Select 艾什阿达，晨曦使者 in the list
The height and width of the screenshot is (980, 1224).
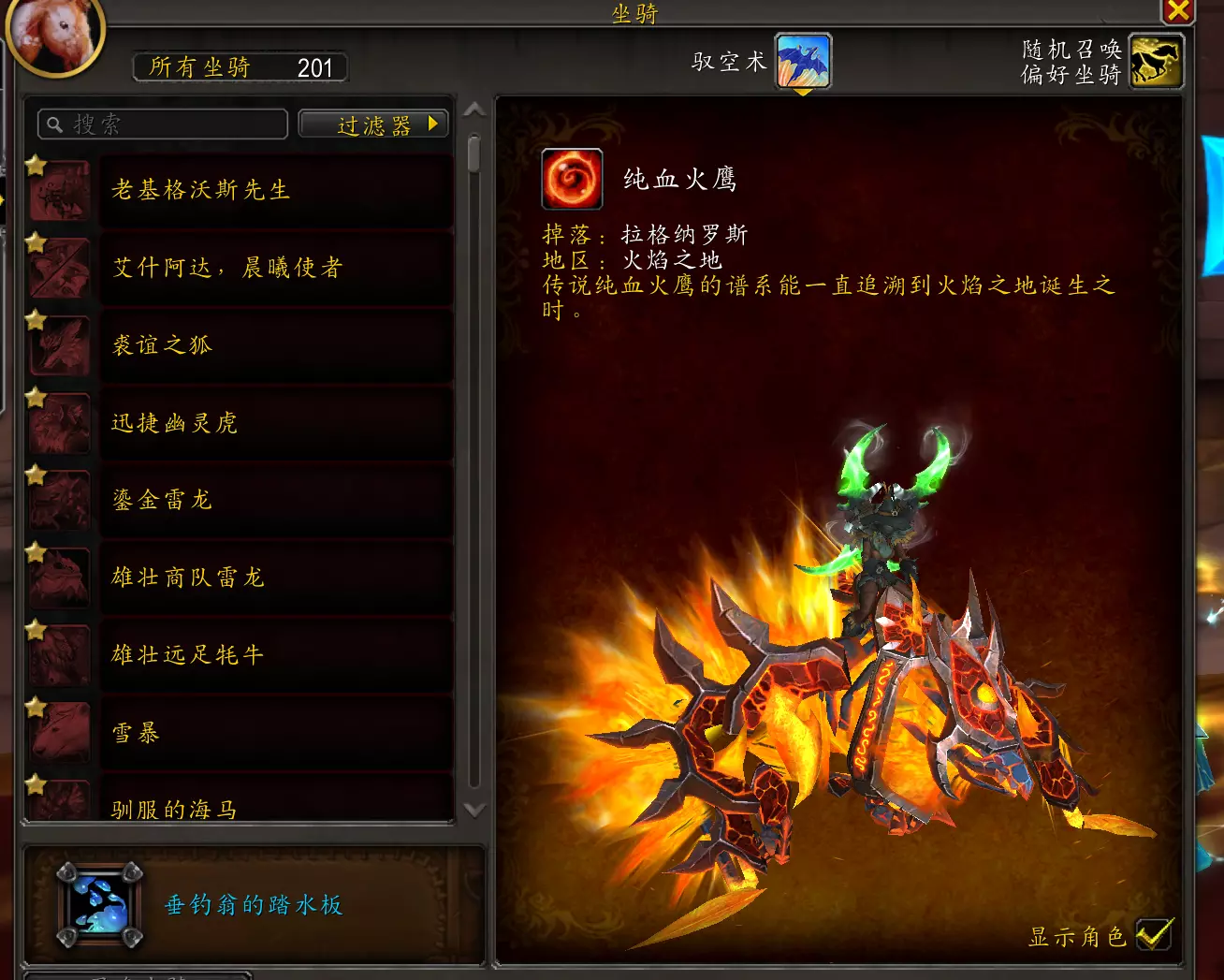[274, 269]
